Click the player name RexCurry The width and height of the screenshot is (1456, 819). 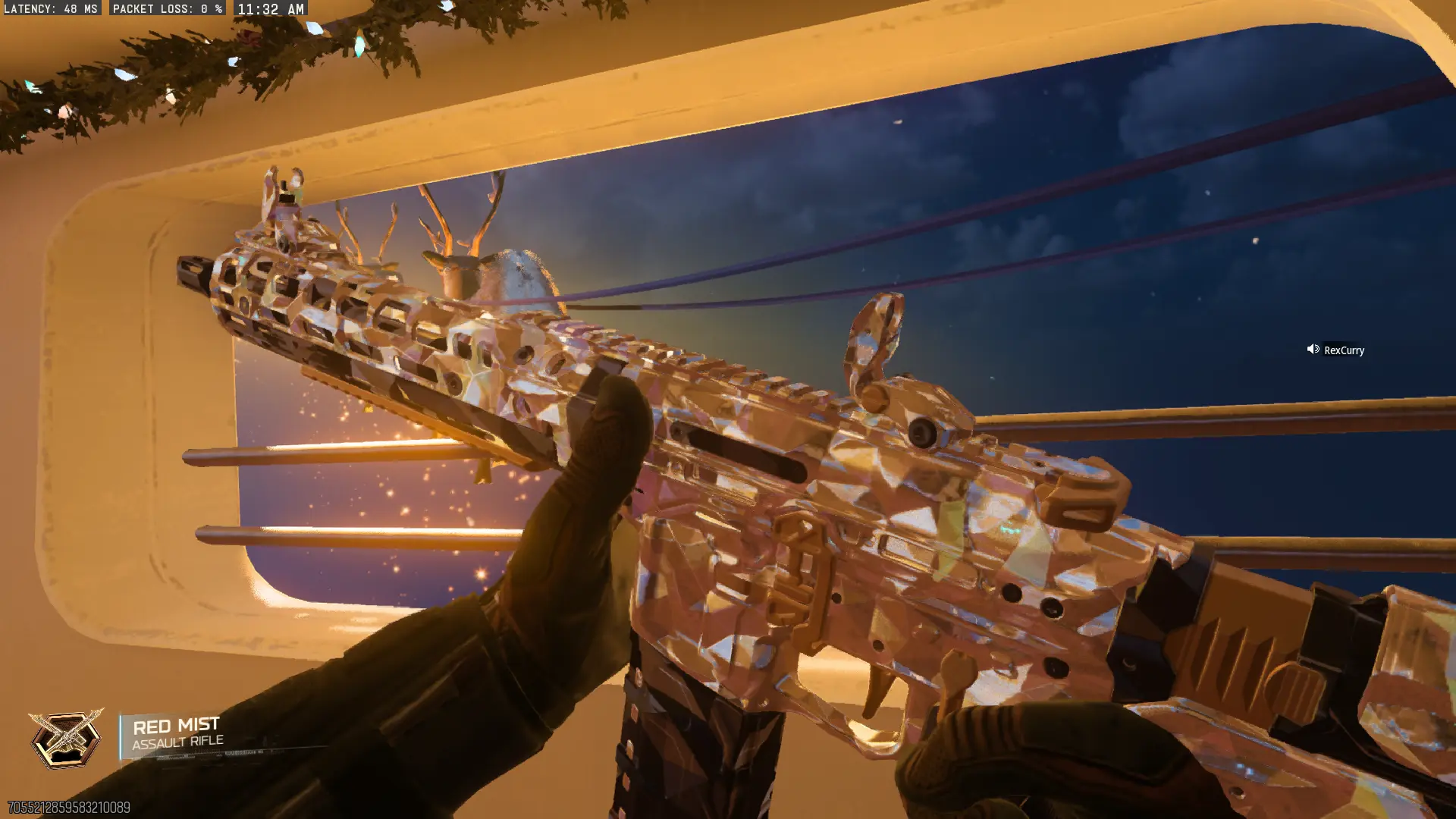(1343, 350)
